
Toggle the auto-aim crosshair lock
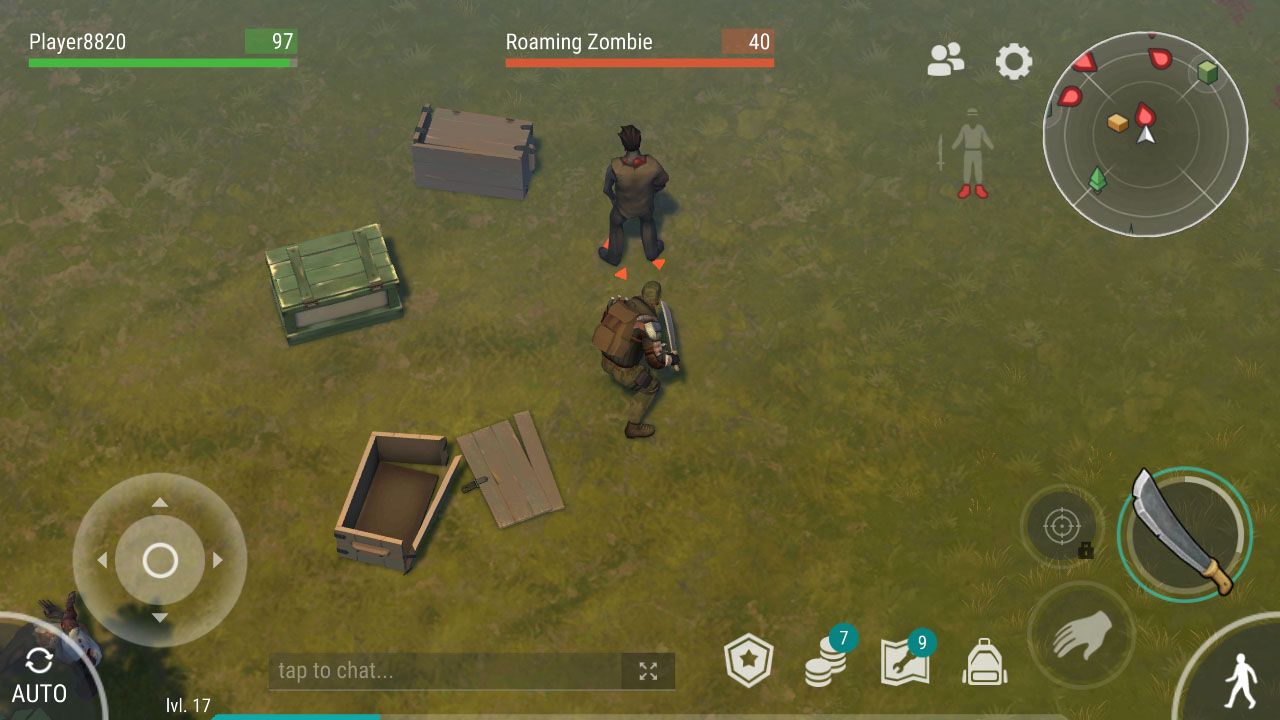click(1063, 527)
